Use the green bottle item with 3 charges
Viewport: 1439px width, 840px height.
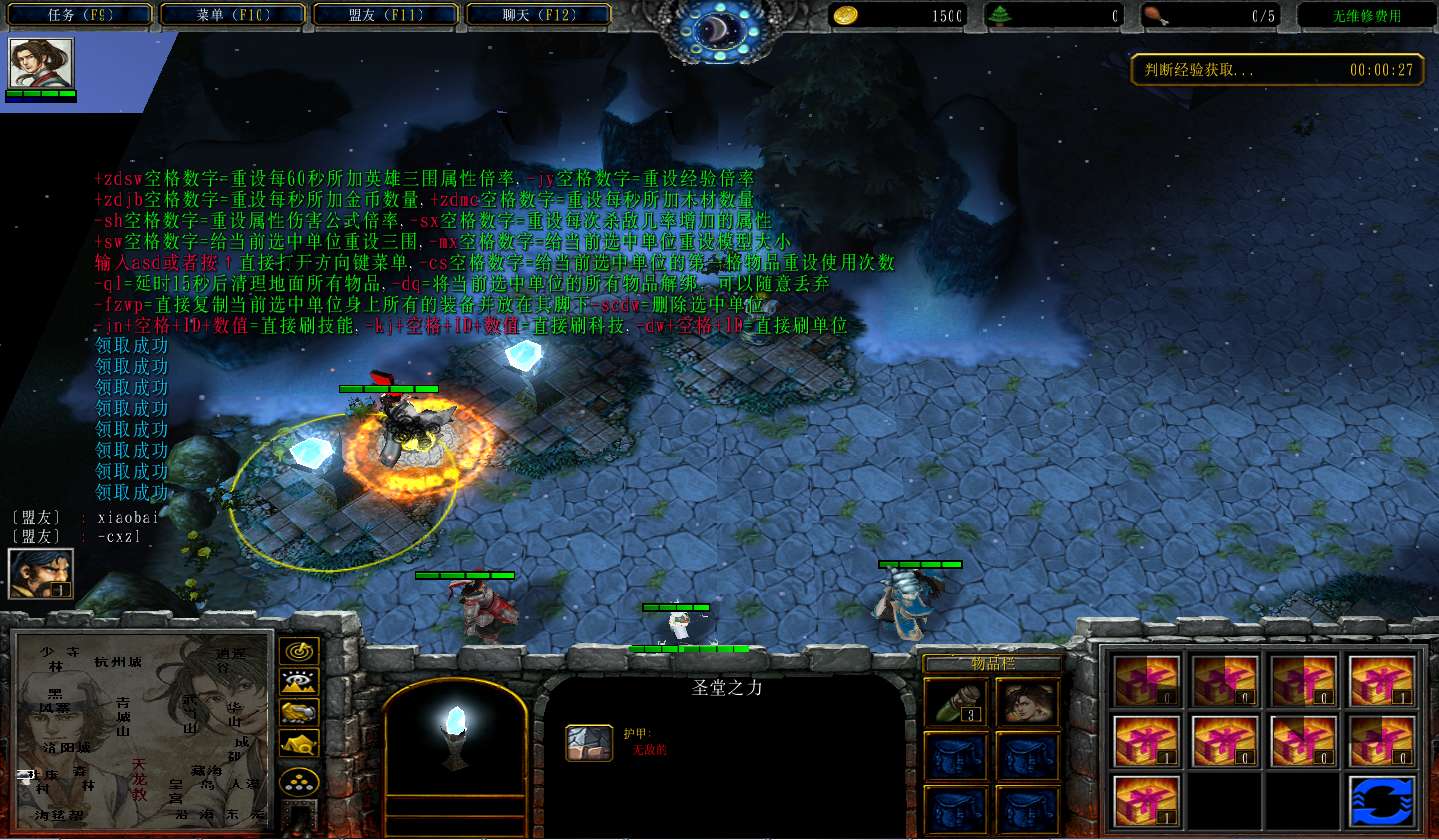coord(955,700)
